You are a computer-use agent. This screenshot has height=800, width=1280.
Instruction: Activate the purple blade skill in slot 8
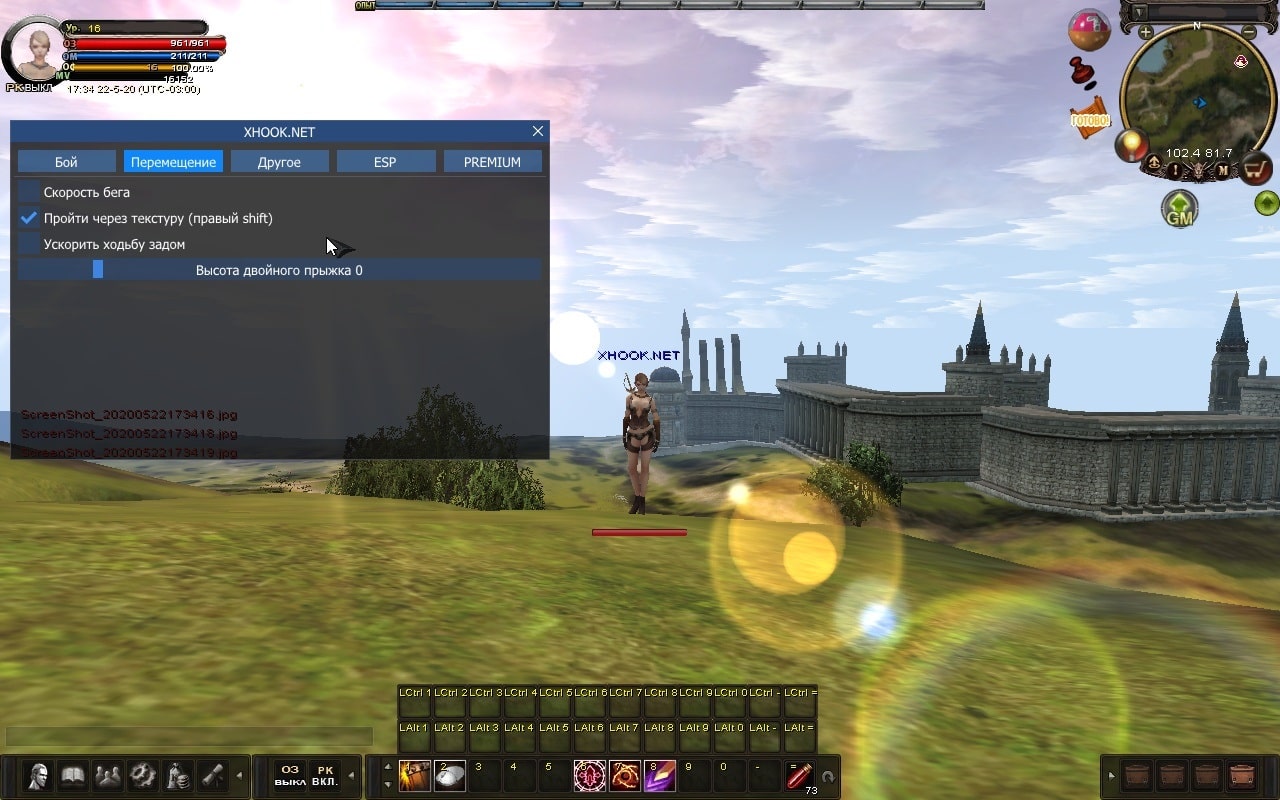660,775
